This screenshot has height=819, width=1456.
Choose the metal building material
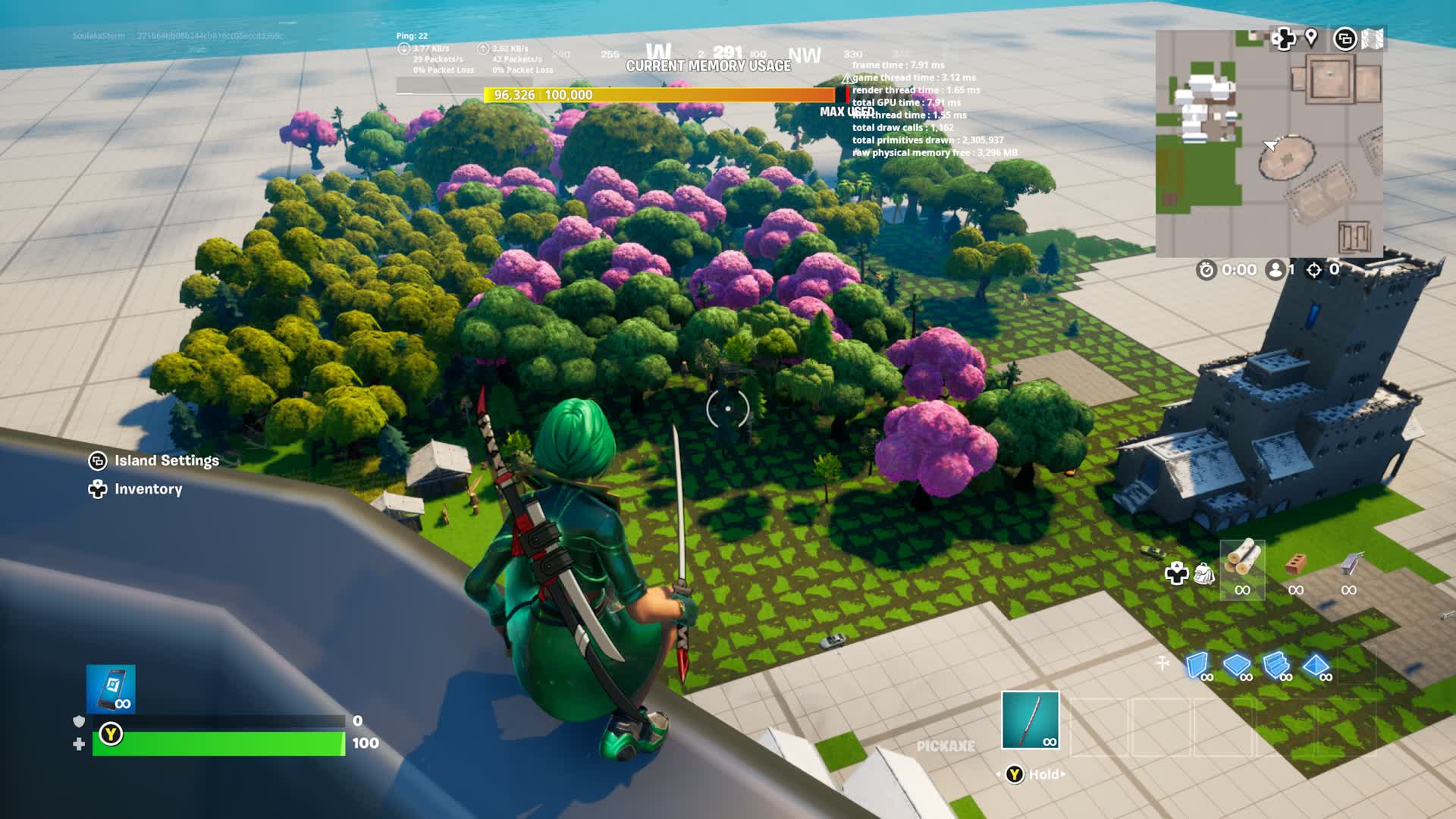(1348, 564)
